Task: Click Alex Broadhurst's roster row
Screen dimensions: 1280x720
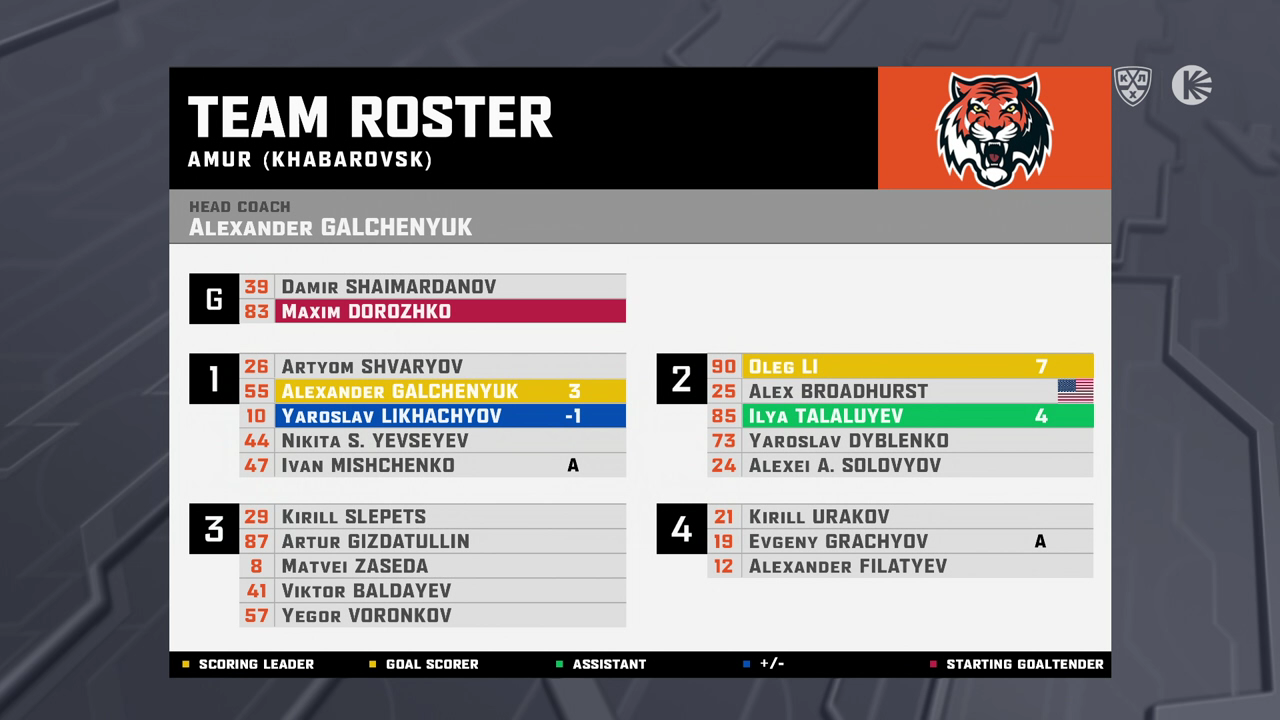Action: coord(900,391)
